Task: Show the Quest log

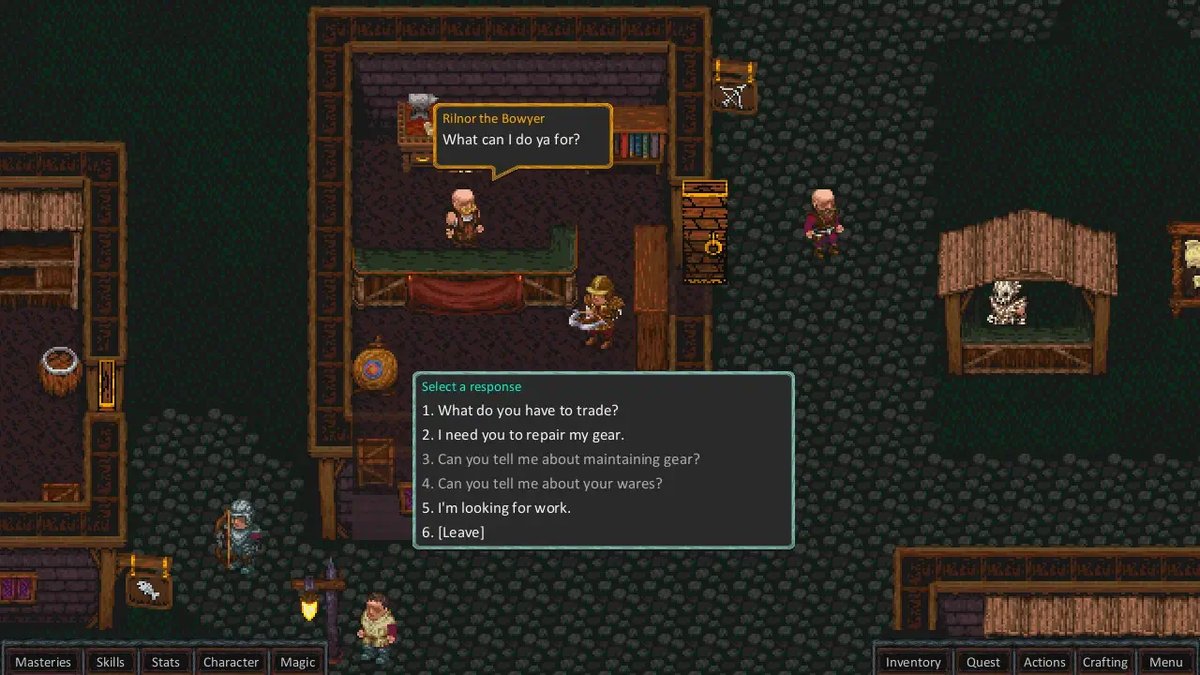Action: coord(983,662)
